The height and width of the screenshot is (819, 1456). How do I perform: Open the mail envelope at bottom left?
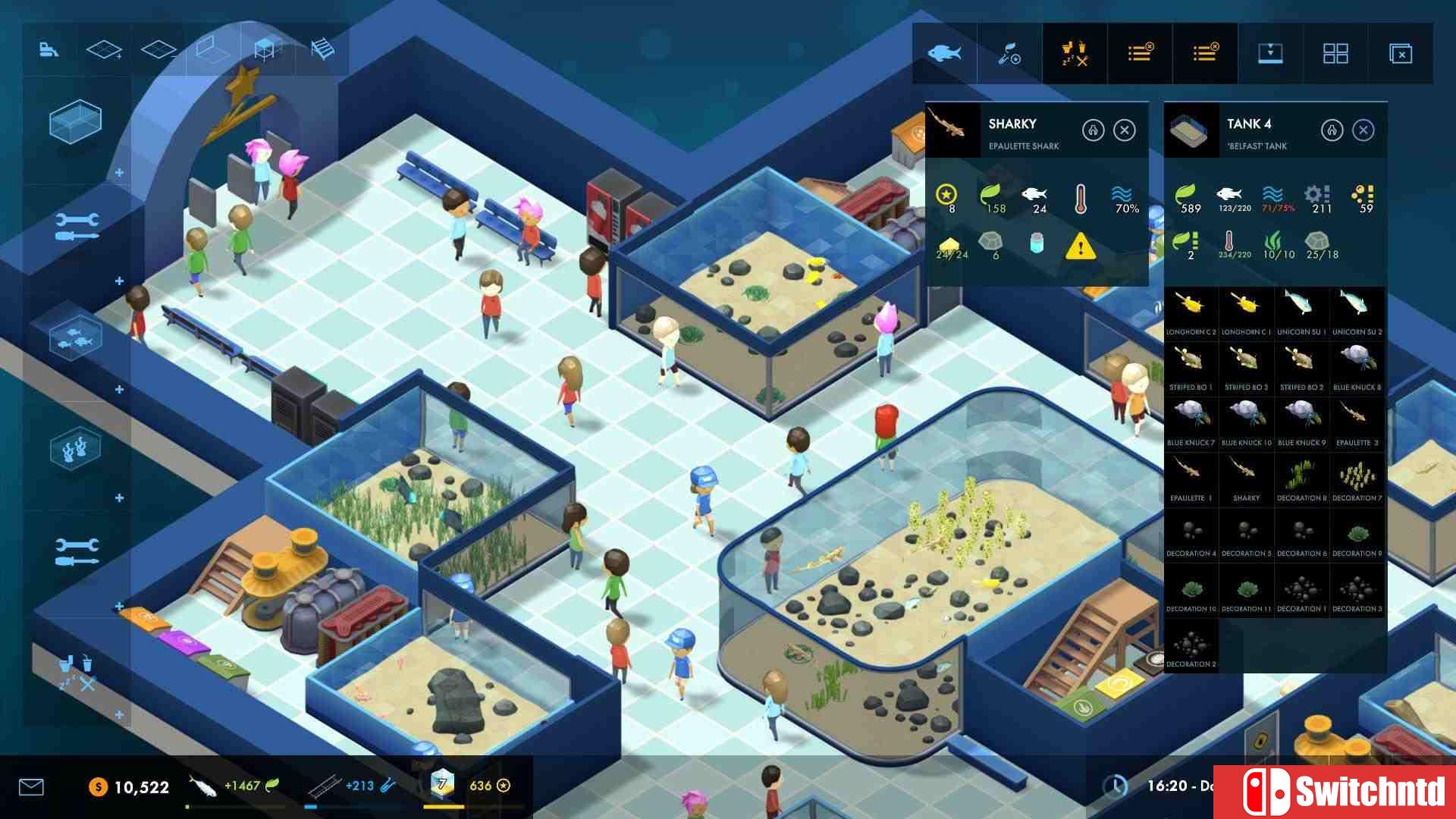click(30, 787)
